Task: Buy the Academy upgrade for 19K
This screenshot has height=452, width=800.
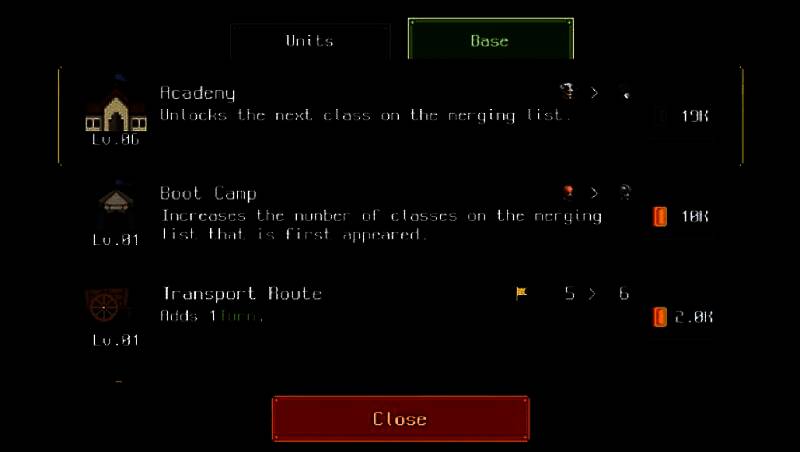Action: 686,116
